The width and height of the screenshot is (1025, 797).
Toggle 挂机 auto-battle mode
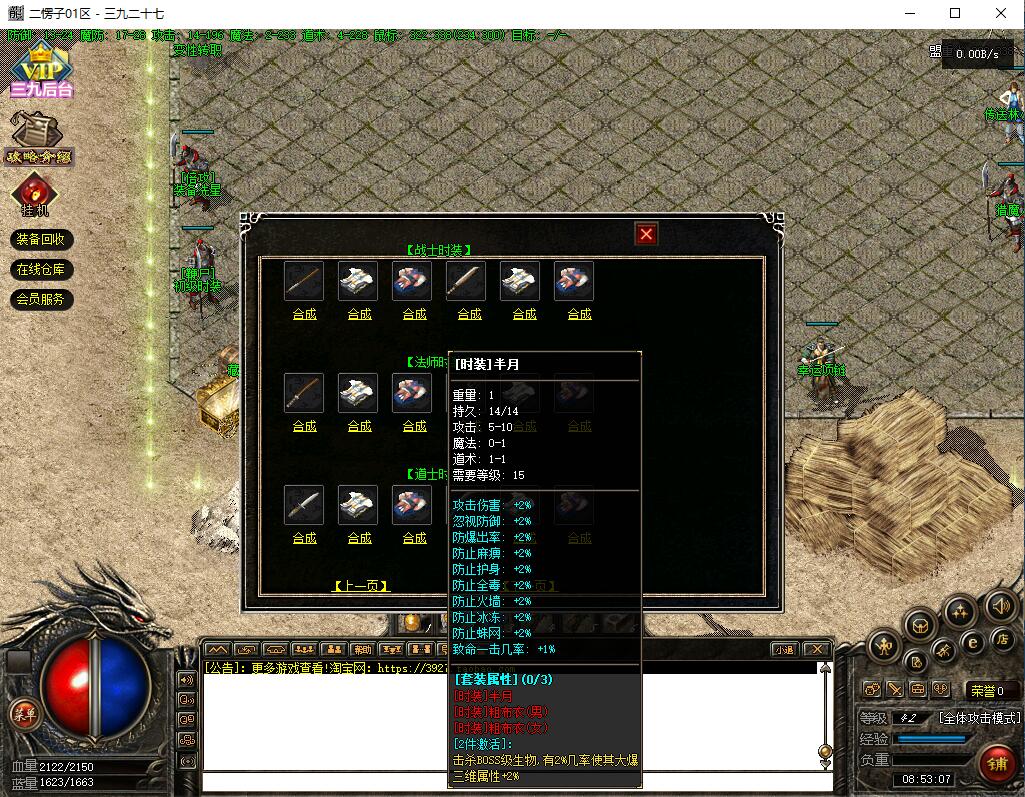pos(35,194)
